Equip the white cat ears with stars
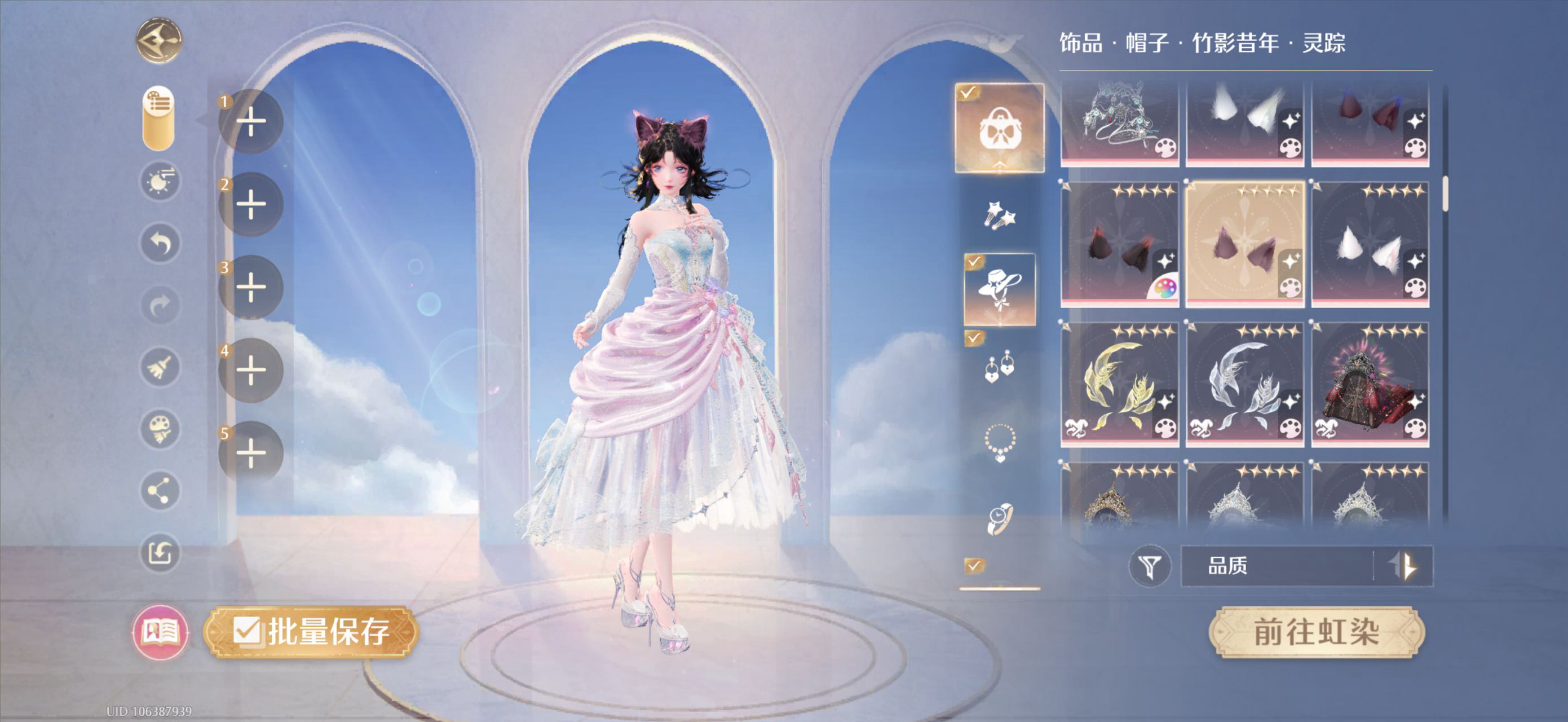This screenshot has width=1568, height=722. coord(1370,245)
